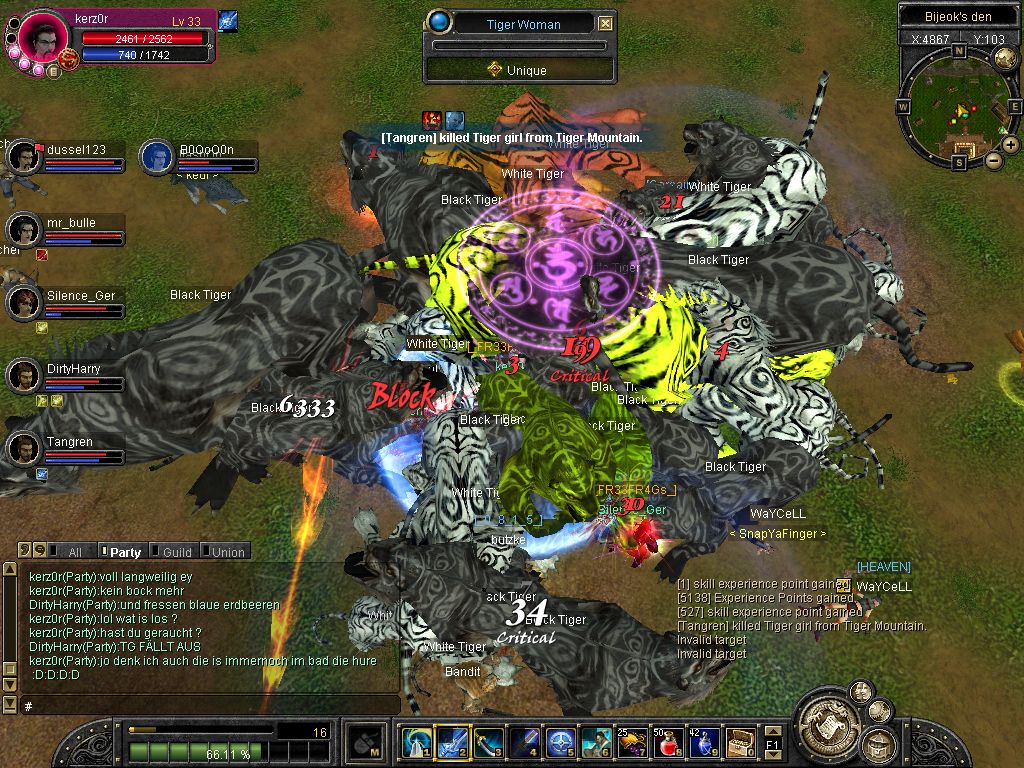Open the world map globe button

click(x=1004, y=58)
